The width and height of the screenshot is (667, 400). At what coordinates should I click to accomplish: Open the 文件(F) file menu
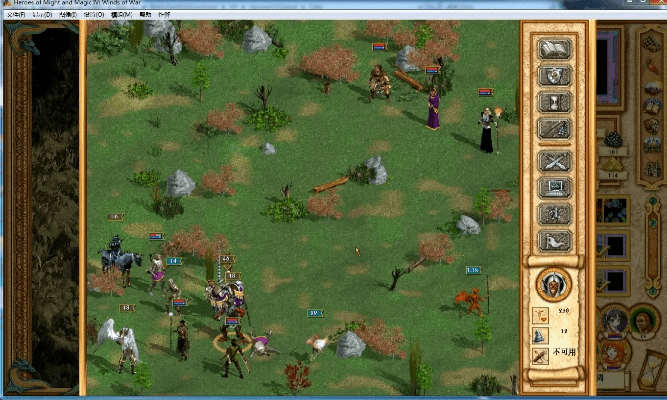coord(14,16)
